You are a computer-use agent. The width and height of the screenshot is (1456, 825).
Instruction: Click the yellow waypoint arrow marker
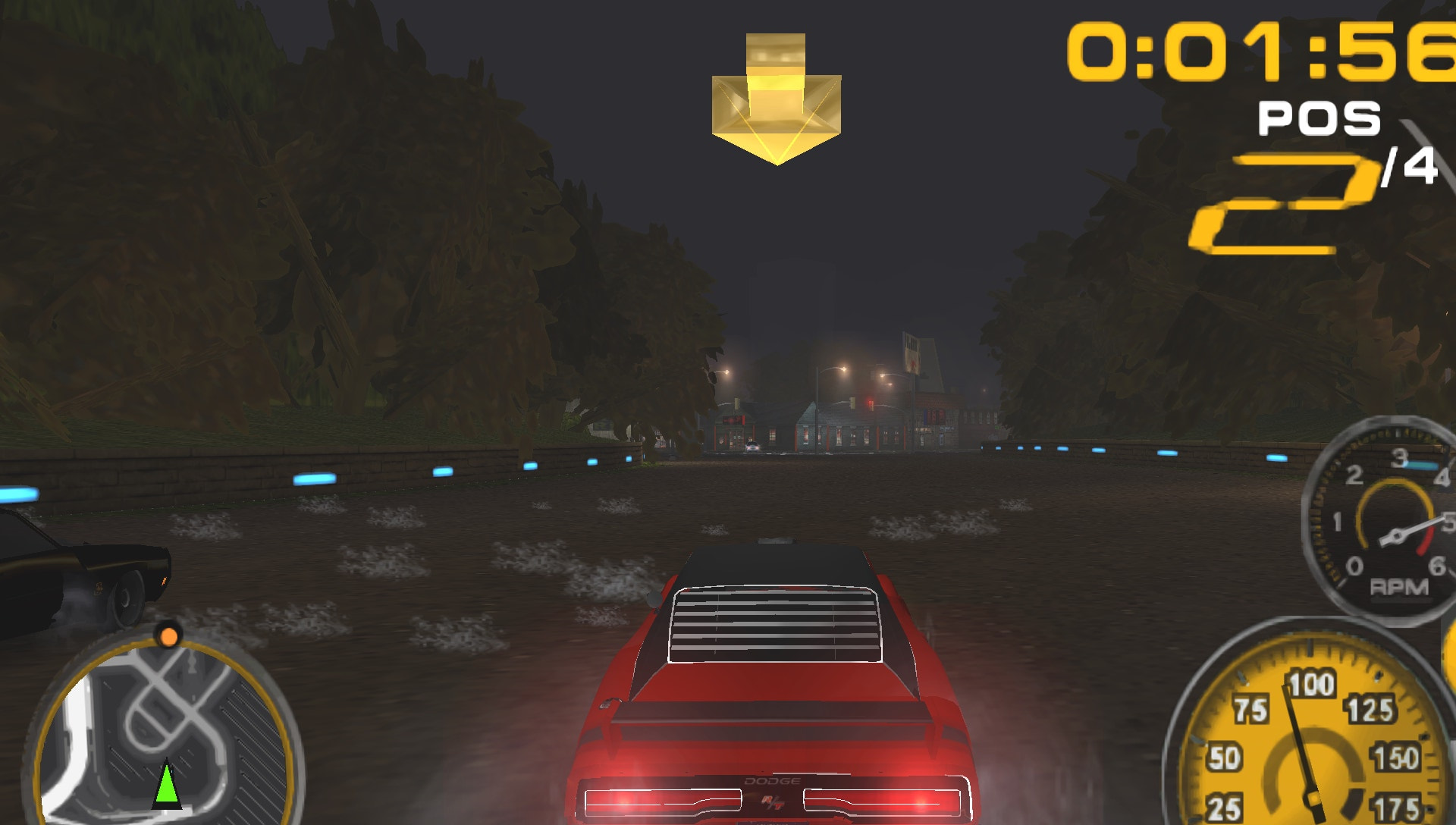pyautogui.click(x=775, y=99)
